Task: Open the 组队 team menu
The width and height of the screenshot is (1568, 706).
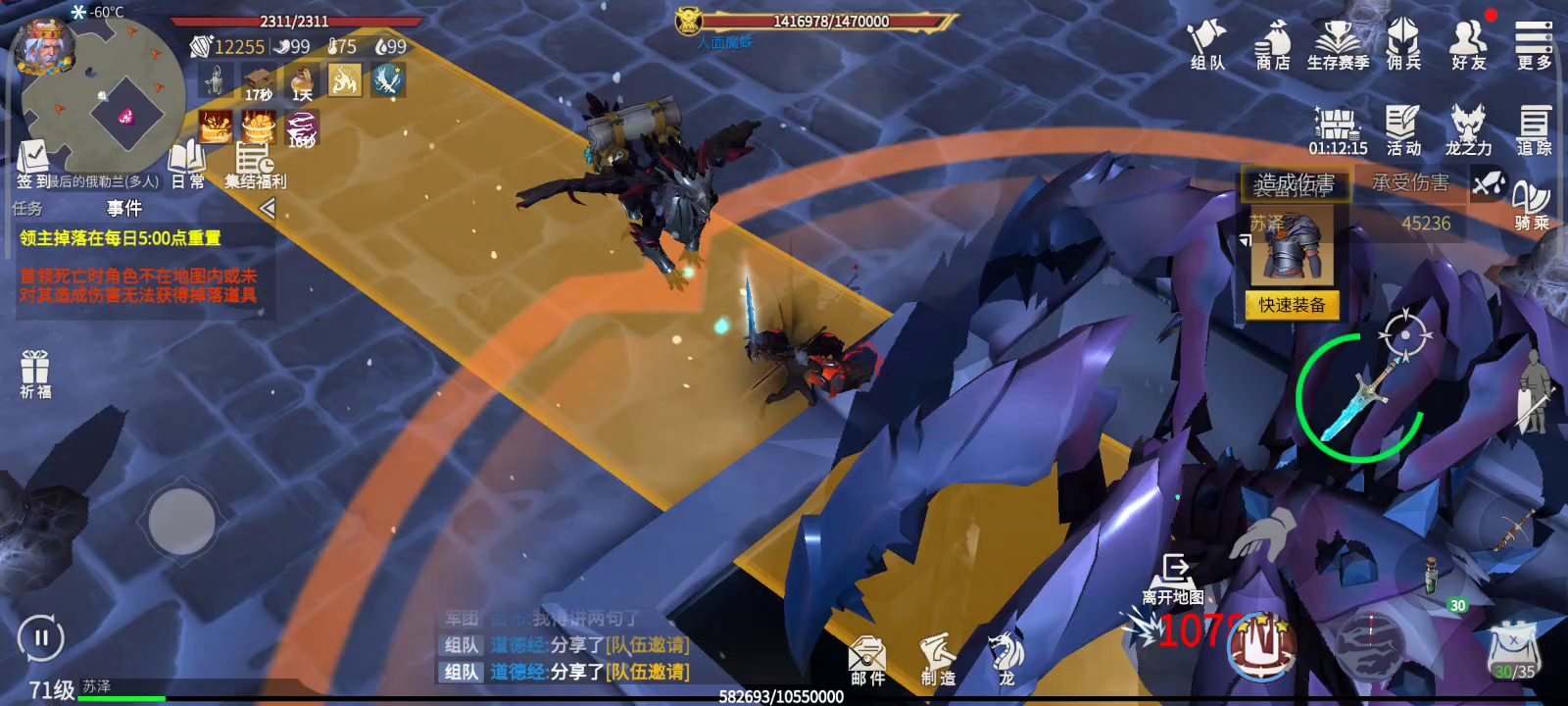Action: tap(1207, 45)
